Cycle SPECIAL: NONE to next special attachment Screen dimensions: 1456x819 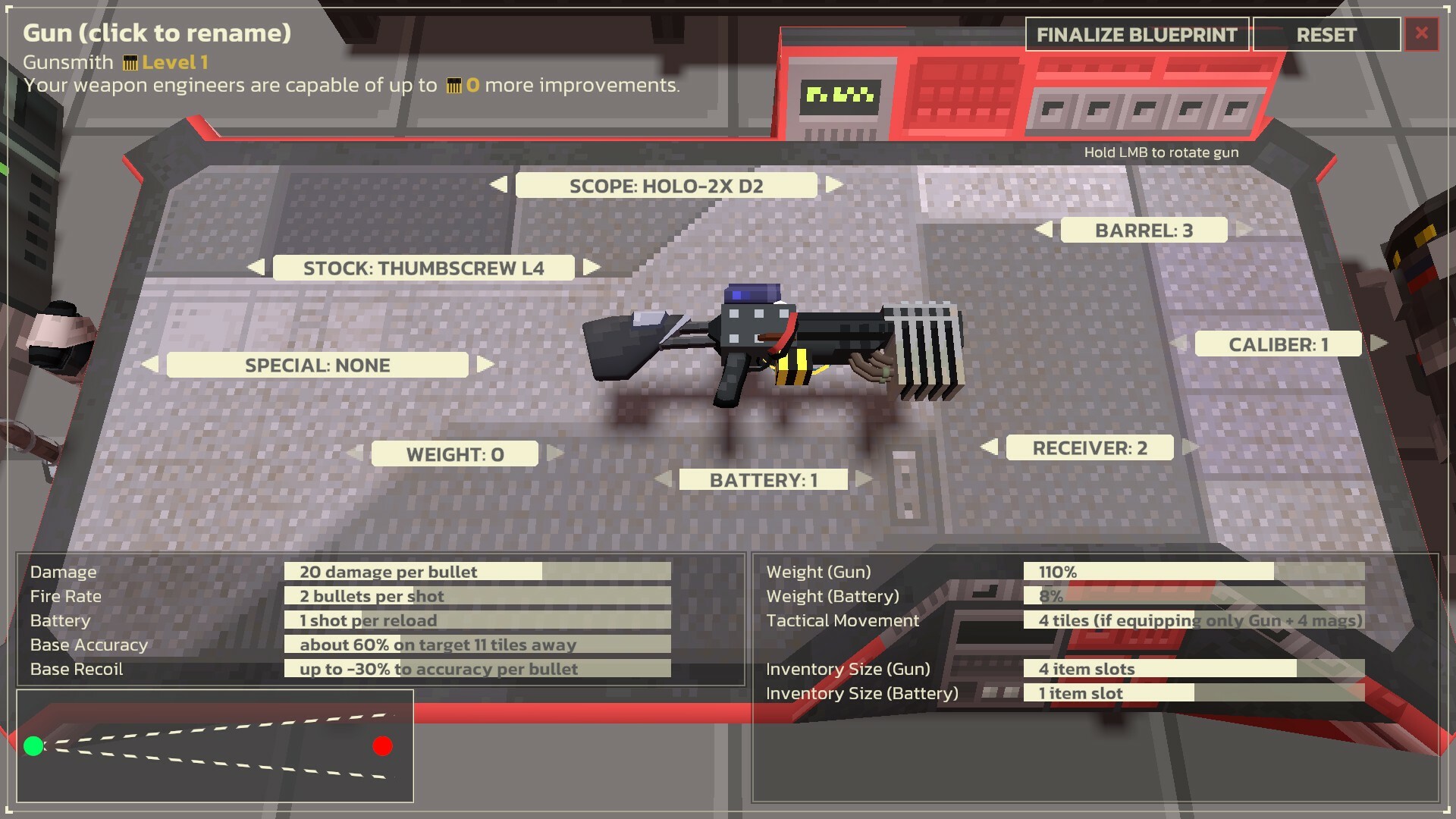(x=485, y=365)
